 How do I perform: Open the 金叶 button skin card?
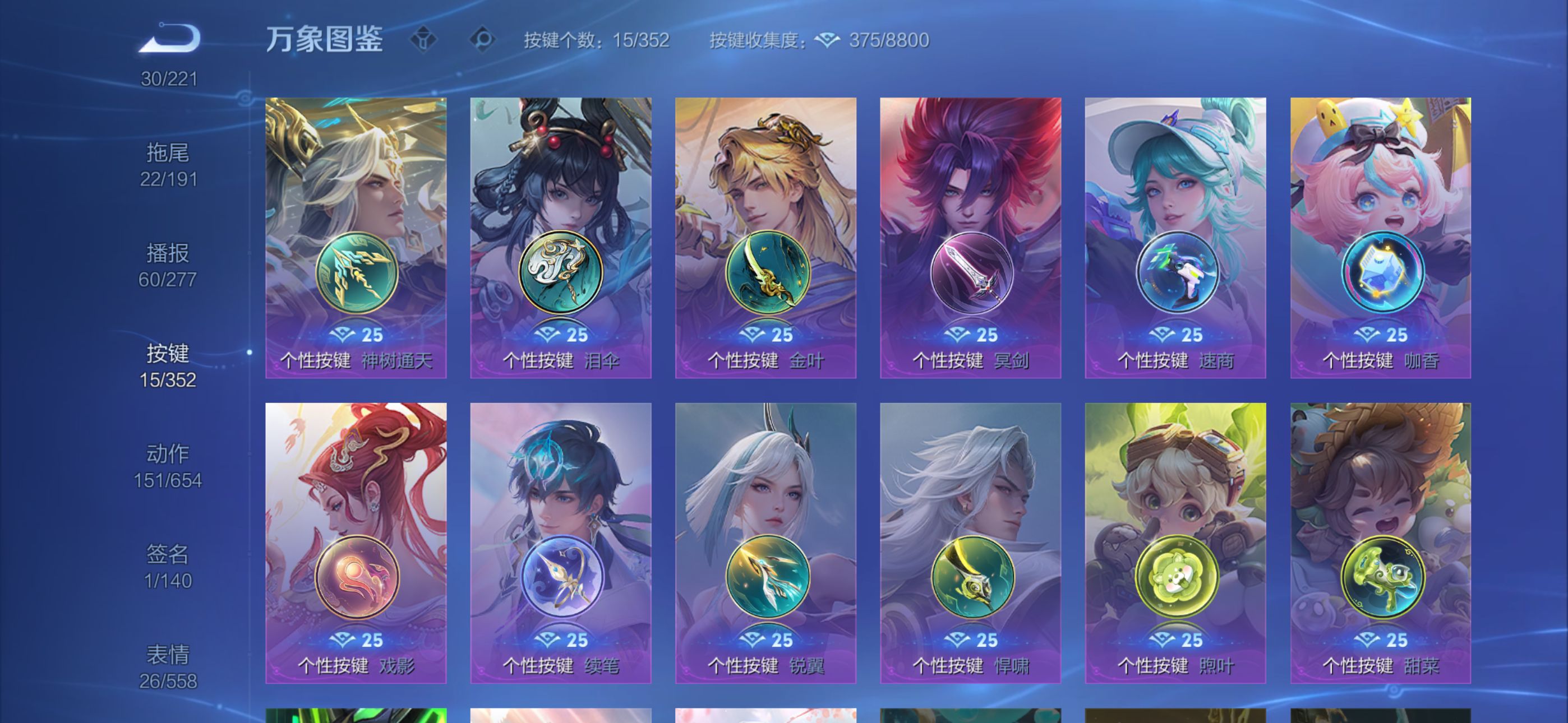click(765, 237)
